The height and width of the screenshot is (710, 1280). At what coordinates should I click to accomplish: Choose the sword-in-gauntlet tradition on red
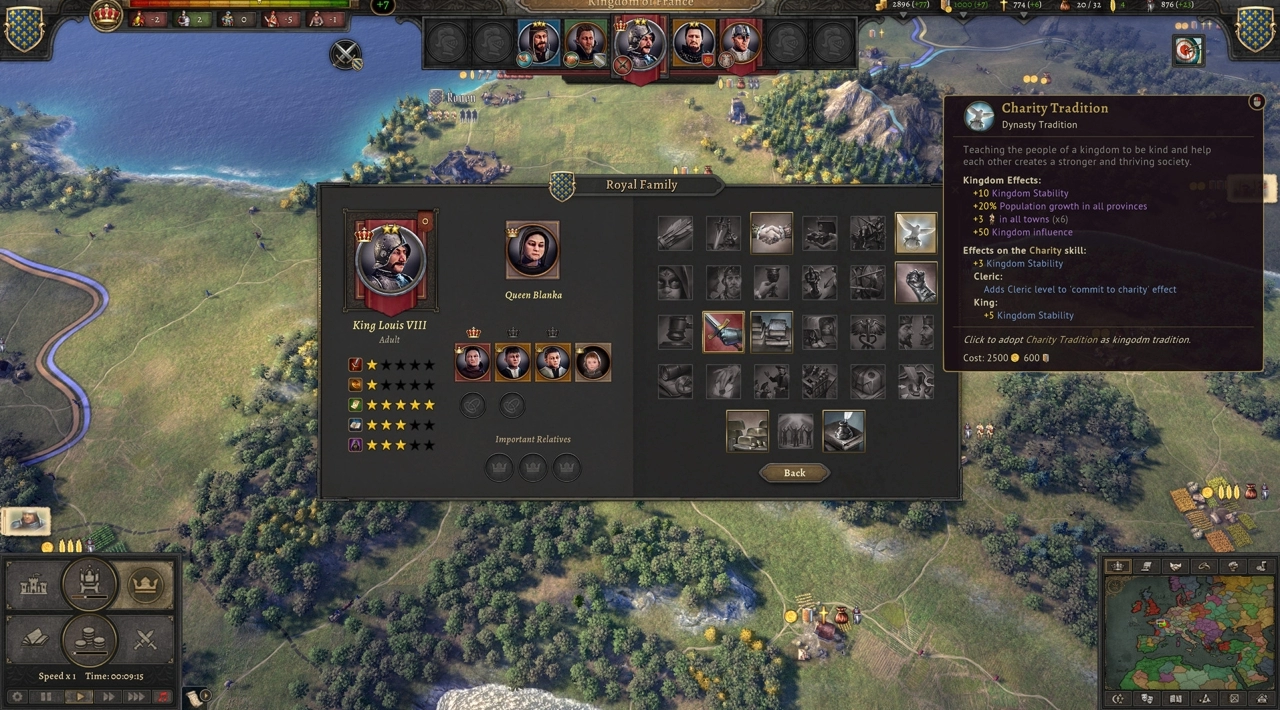[x=723, y=332]
